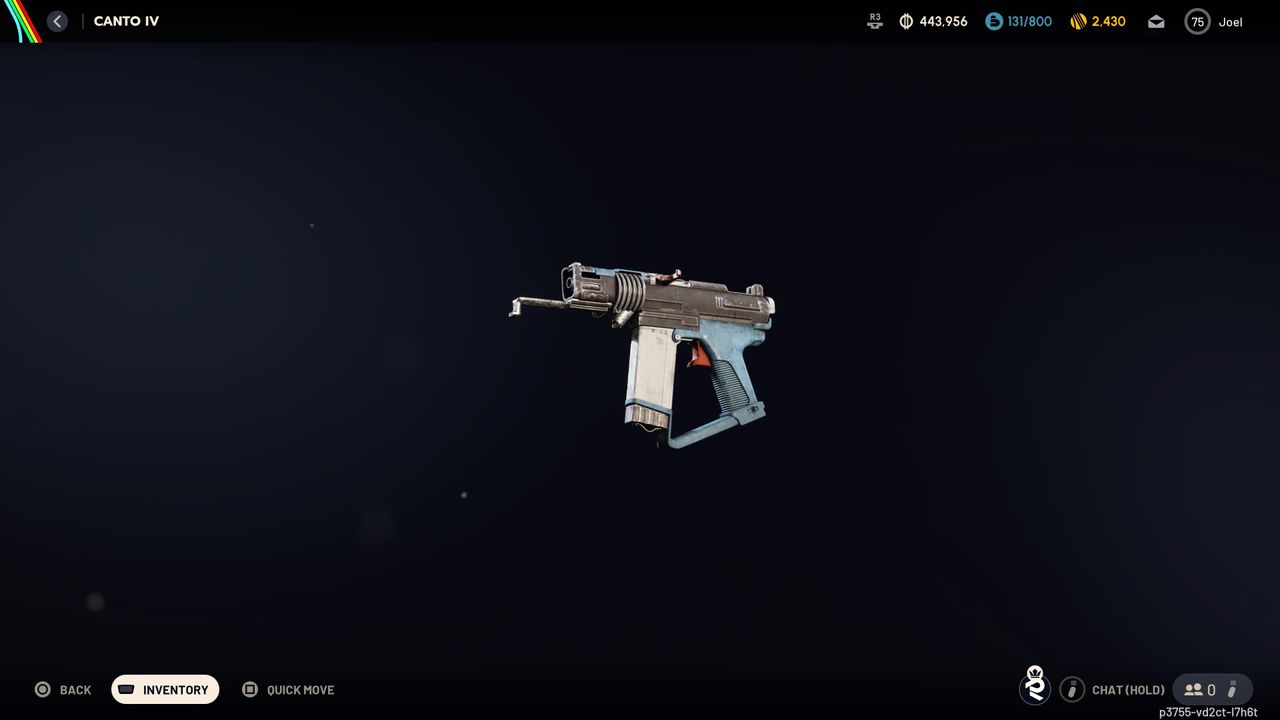Switch to the Inventory tab
The width and height of the screenshot is (1280, 720).
[165, 689]
